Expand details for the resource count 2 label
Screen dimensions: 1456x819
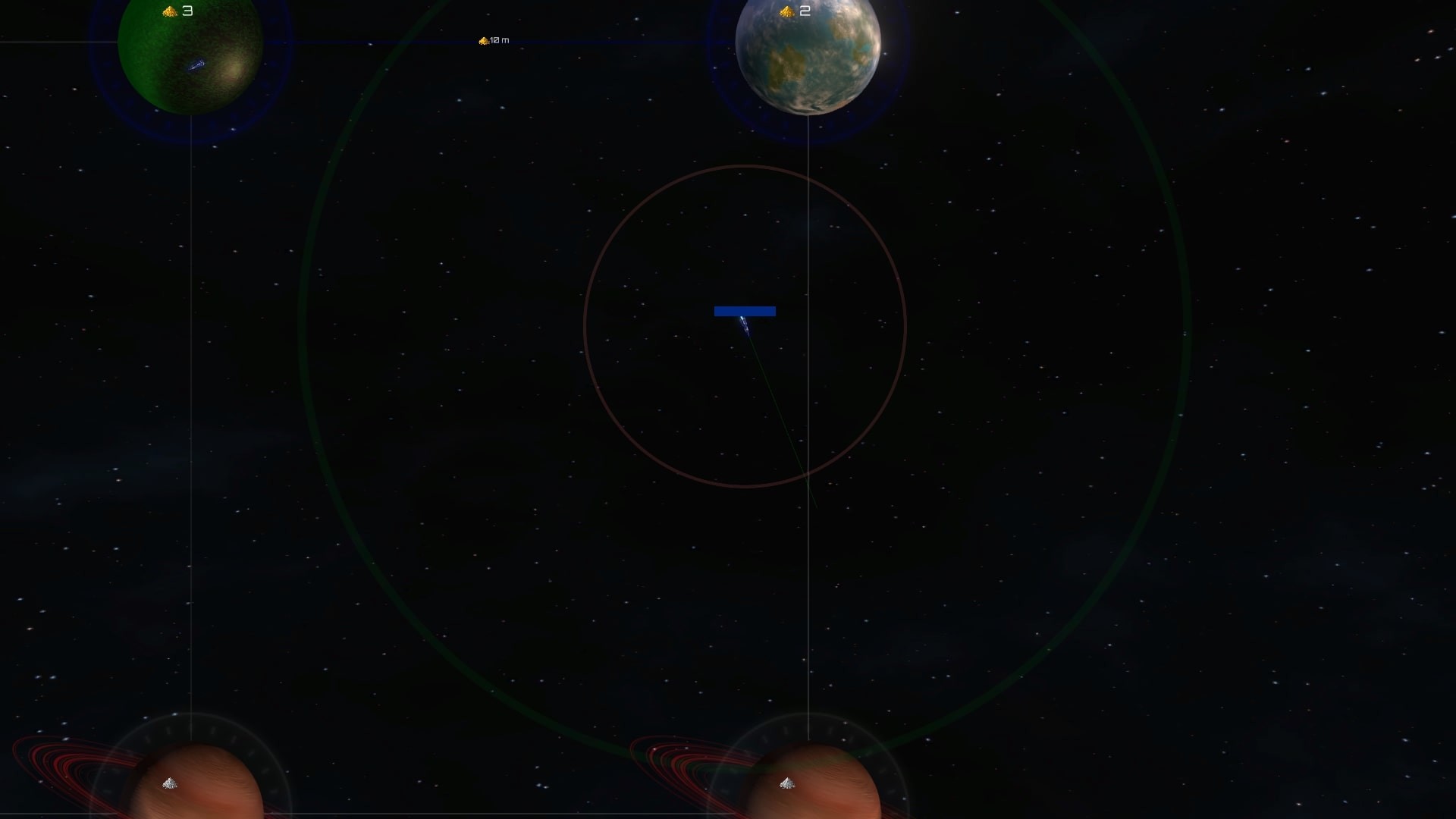[x=805, y=11]
